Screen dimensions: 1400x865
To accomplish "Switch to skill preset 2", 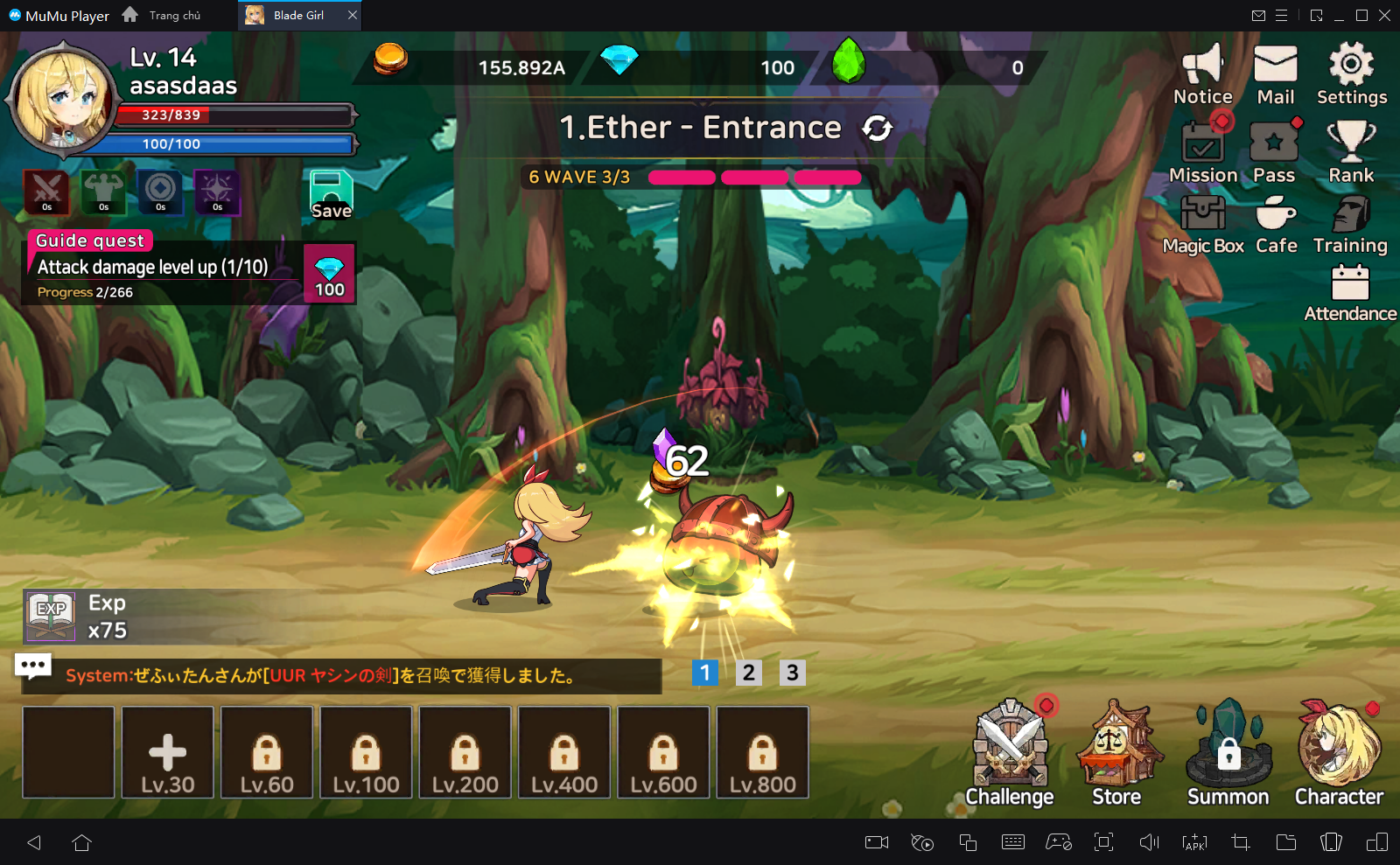I will click(x=748, y=673).
